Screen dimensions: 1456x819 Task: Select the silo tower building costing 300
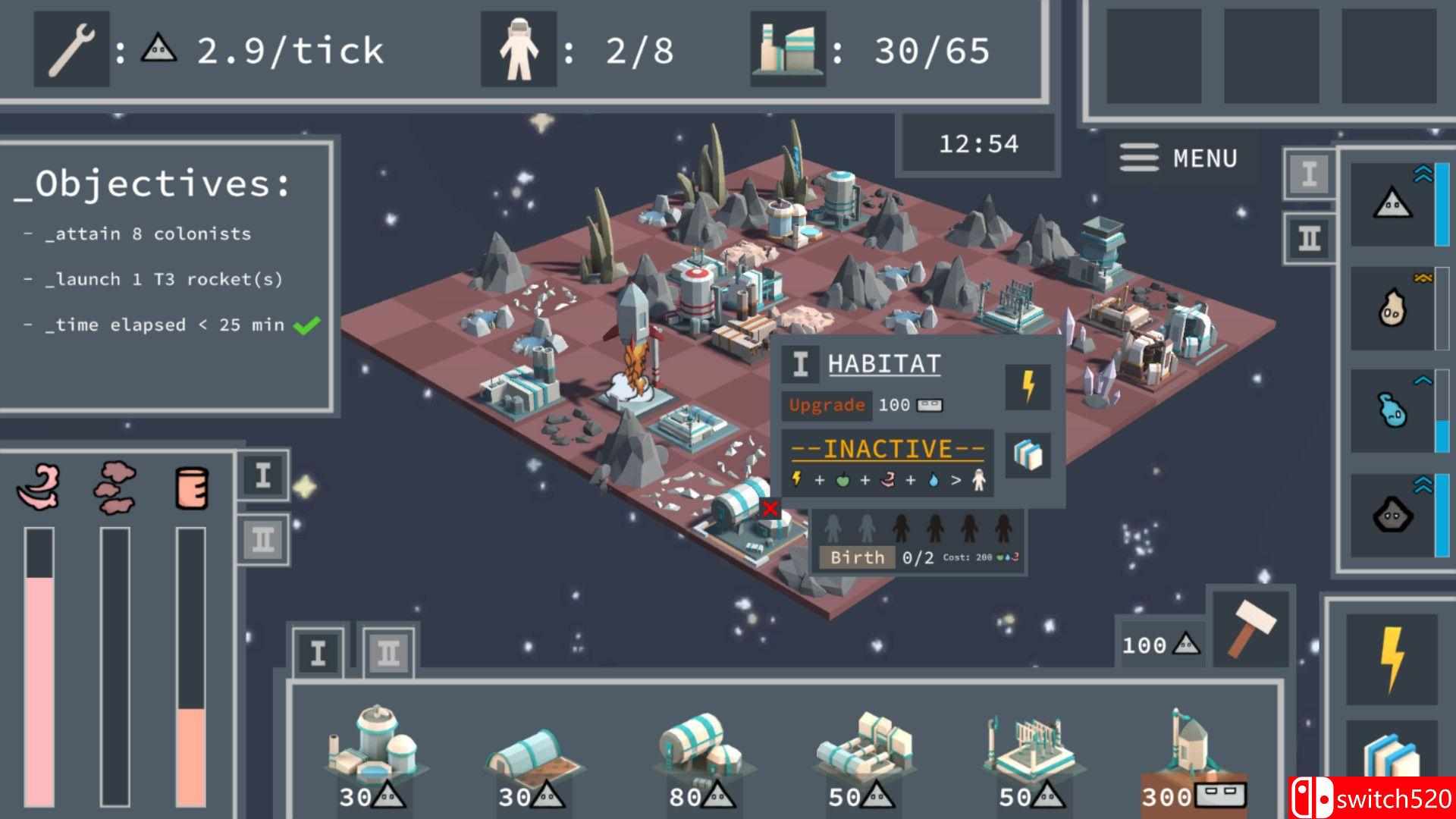[x=1193, y=755]
